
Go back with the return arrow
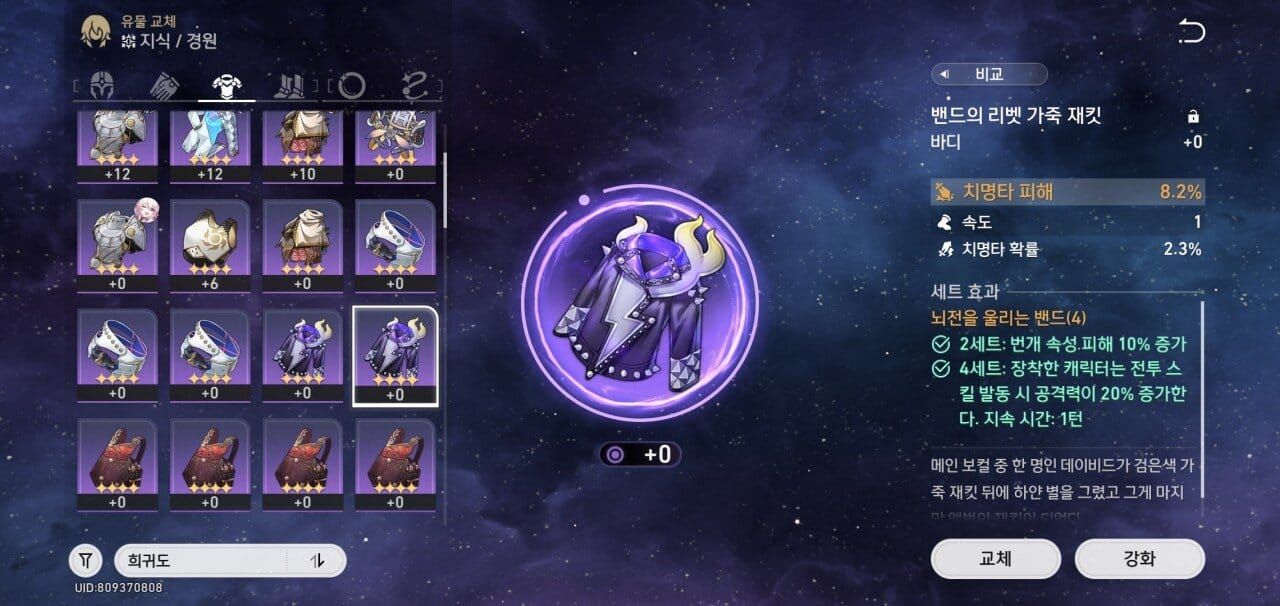[x=1191, y=32]
